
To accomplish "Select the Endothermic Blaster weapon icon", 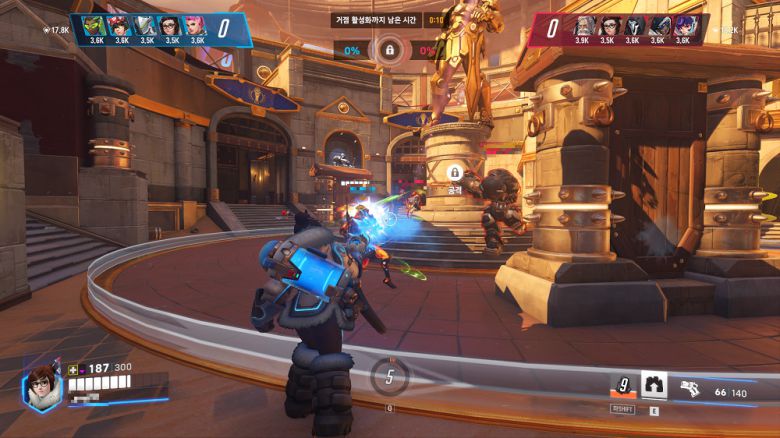I will [690, 387].
